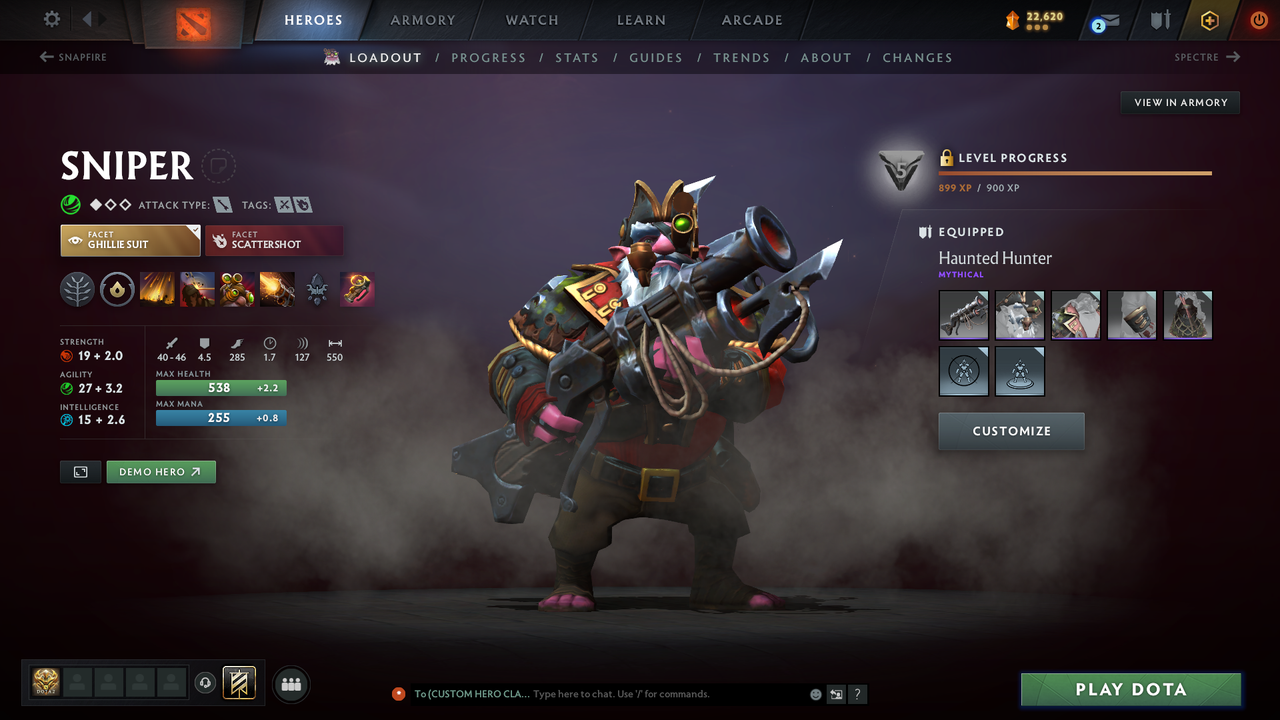Switch to the Scattershot facet
Screen dimensions: 1280x720
point(274,240)
